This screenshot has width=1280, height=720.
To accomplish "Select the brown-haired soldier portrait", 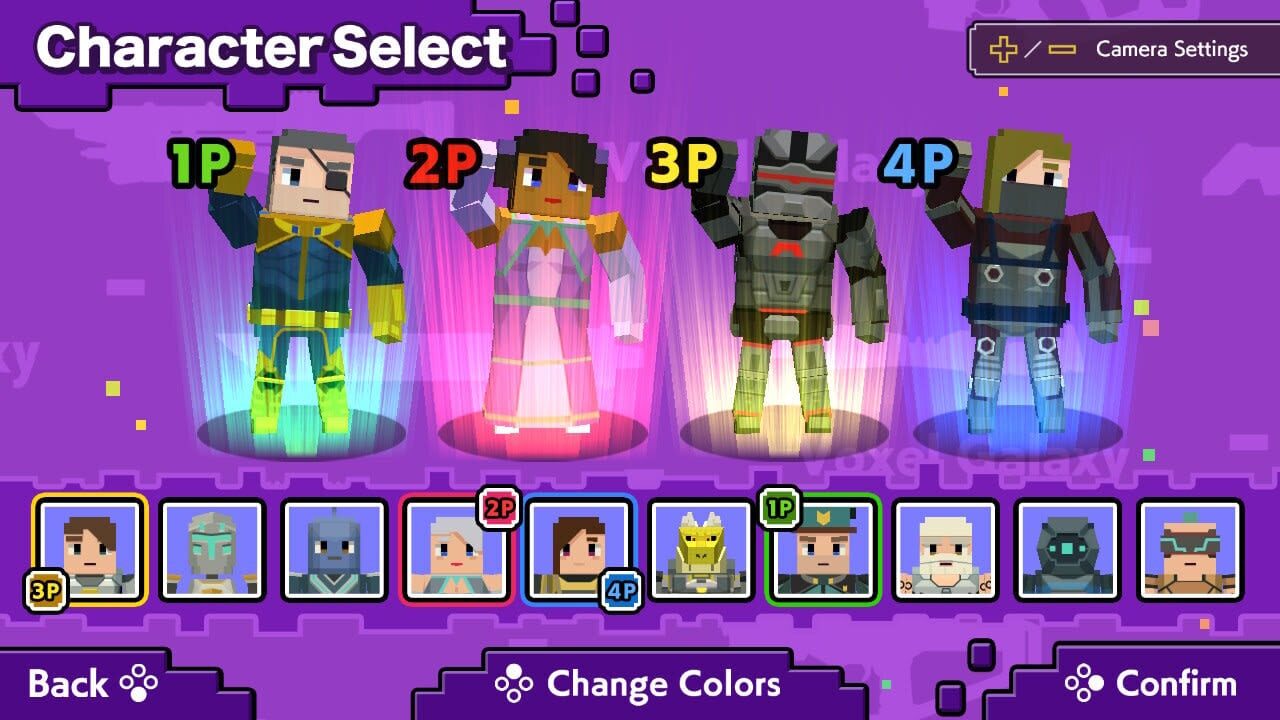I will [92, 550].
